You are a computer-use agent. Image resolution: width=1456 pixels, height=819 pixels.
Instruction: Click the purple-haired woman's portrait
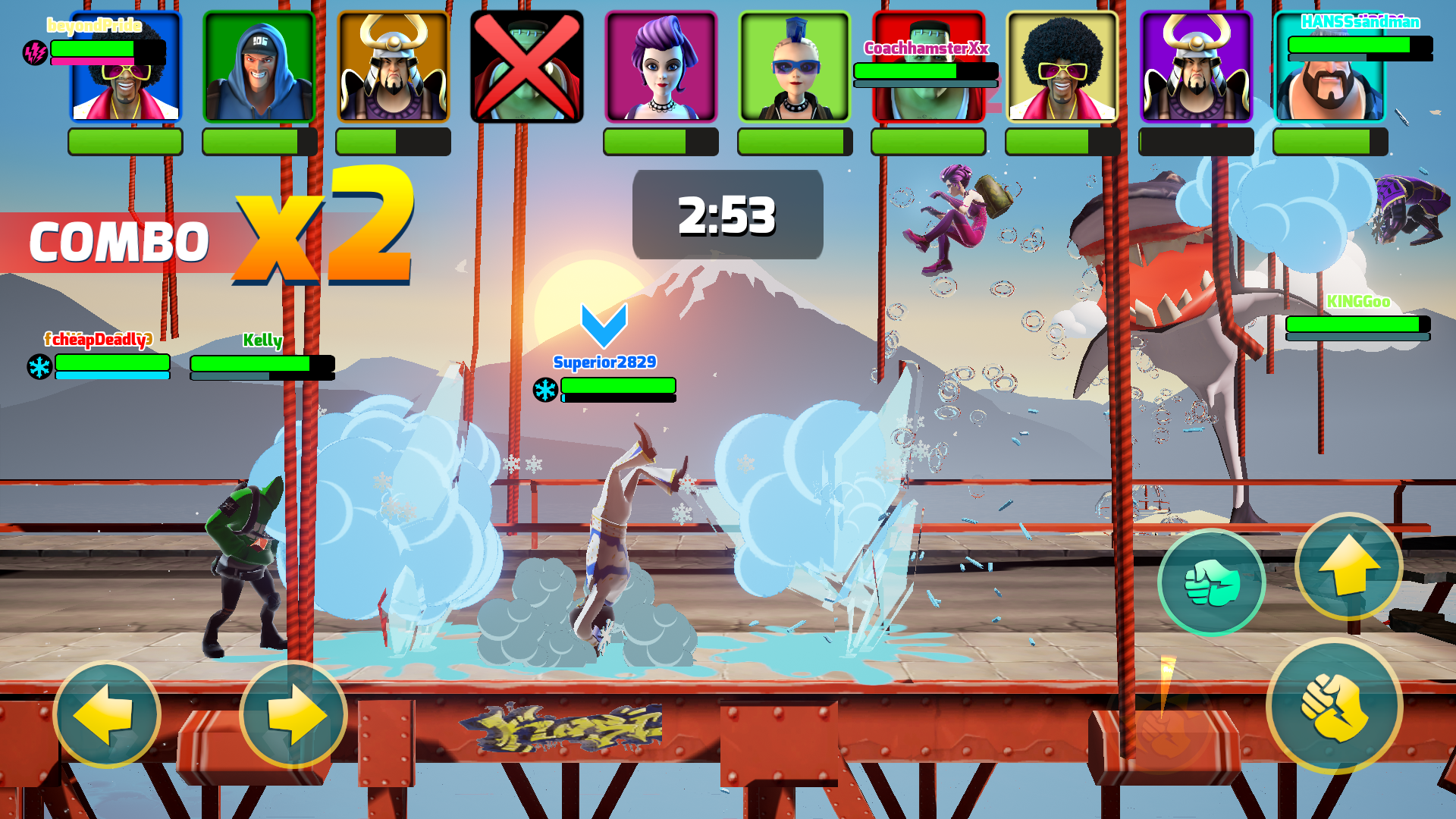tap(660, 67)
